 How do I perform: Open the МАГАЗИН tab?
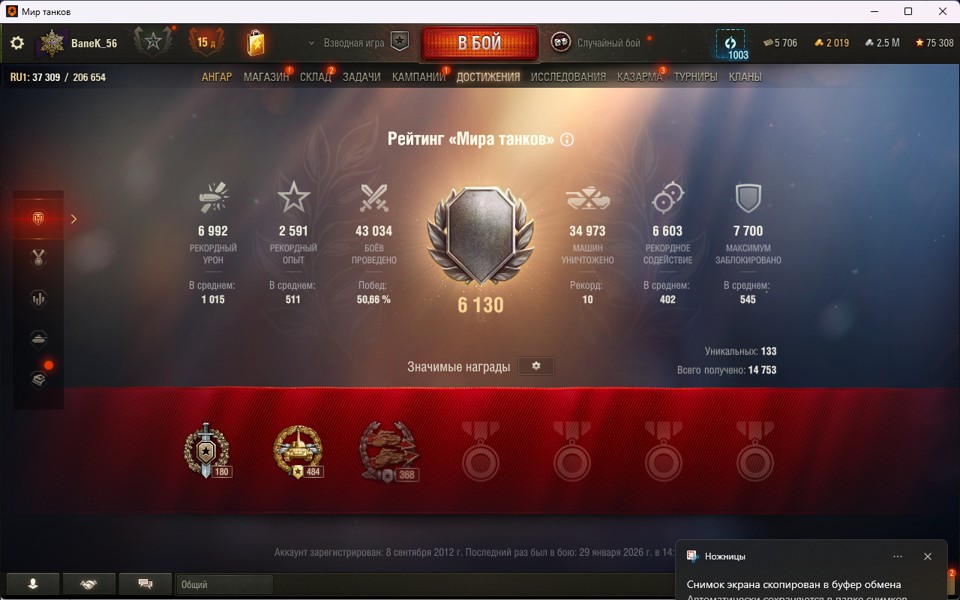tap(266, 77)
